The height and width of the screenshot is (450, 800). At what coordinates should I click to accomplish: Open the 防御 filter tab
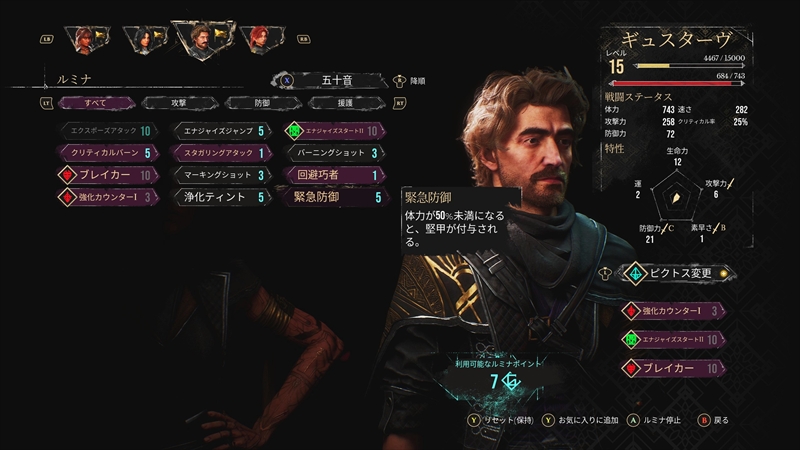pos(260,102)
